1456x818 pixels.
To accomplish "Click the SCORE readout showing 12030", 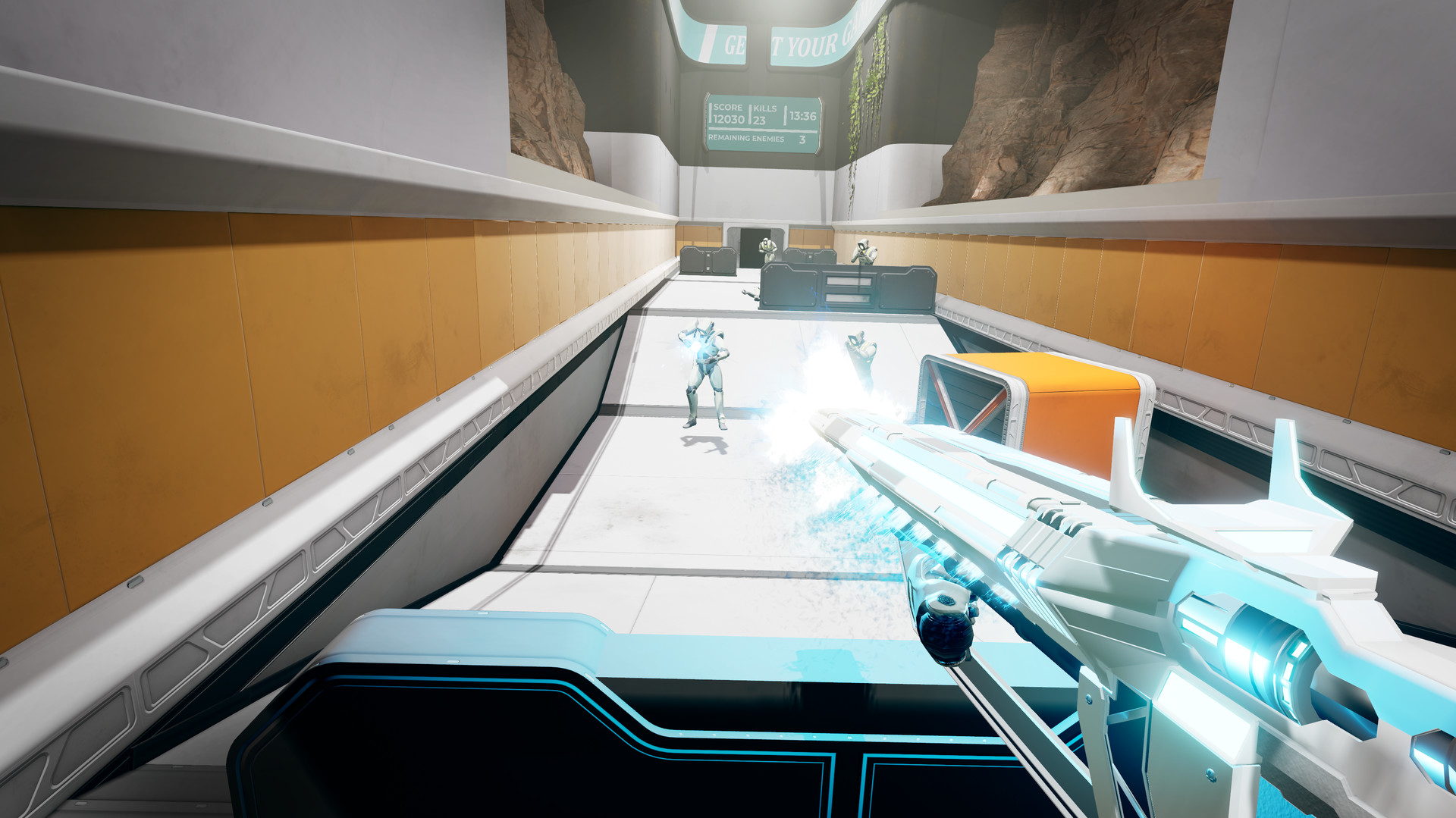I will point(728,113).
